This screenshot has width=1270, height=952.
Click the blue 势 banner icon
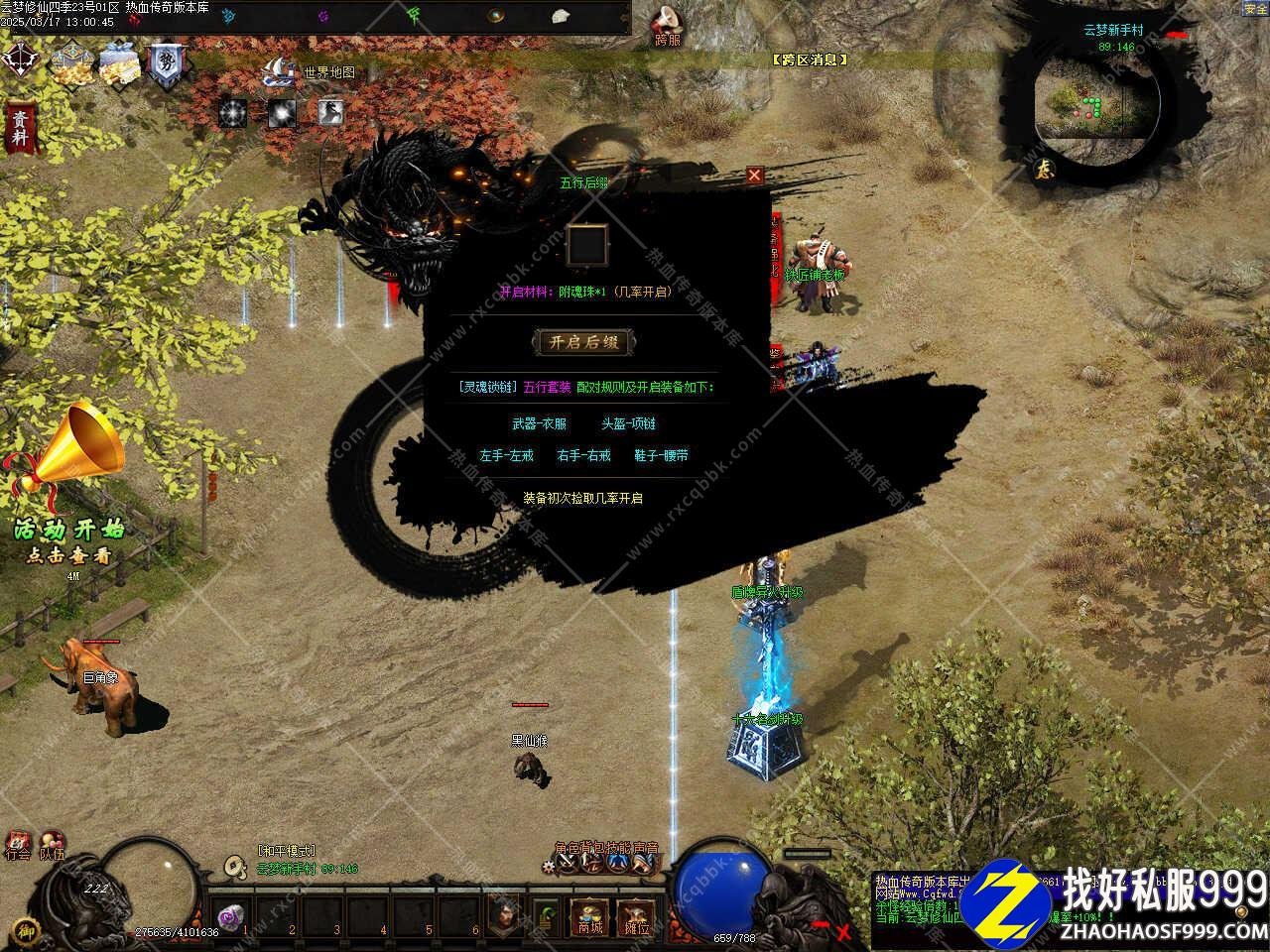(x=163, y=63)
